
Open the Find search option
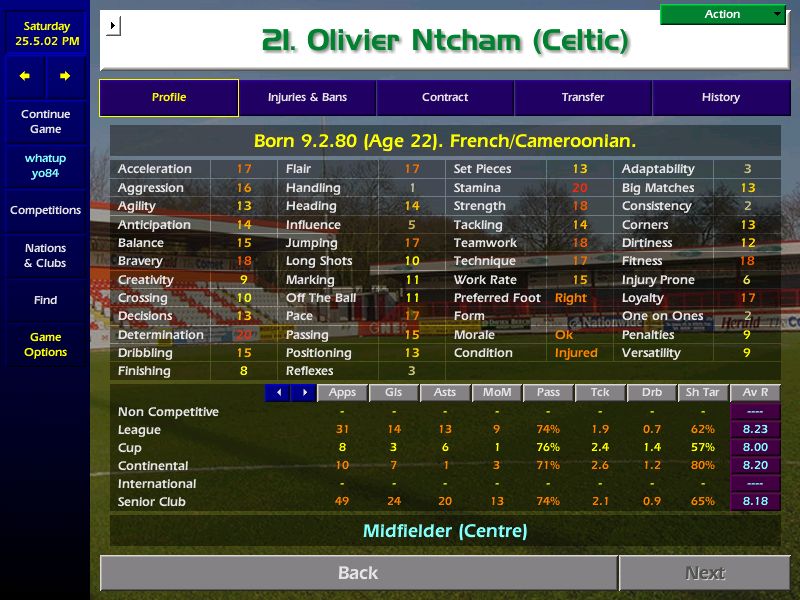45,300
